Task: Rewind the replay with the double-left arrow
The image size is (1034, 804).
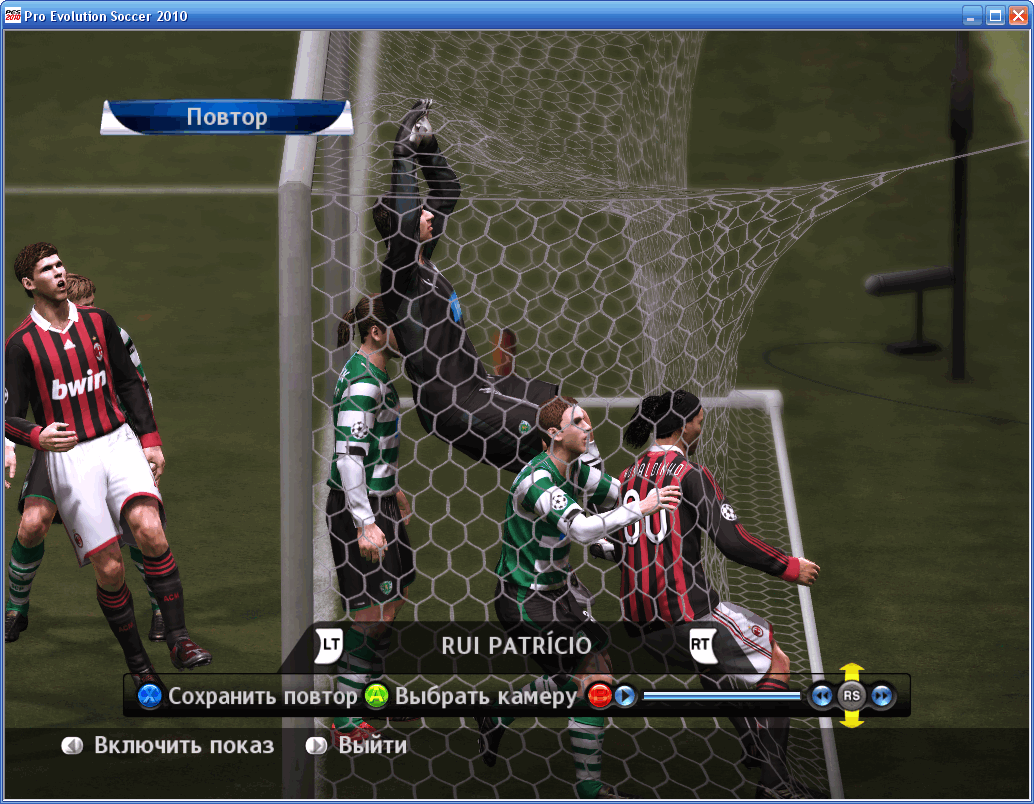Action: 822,696
